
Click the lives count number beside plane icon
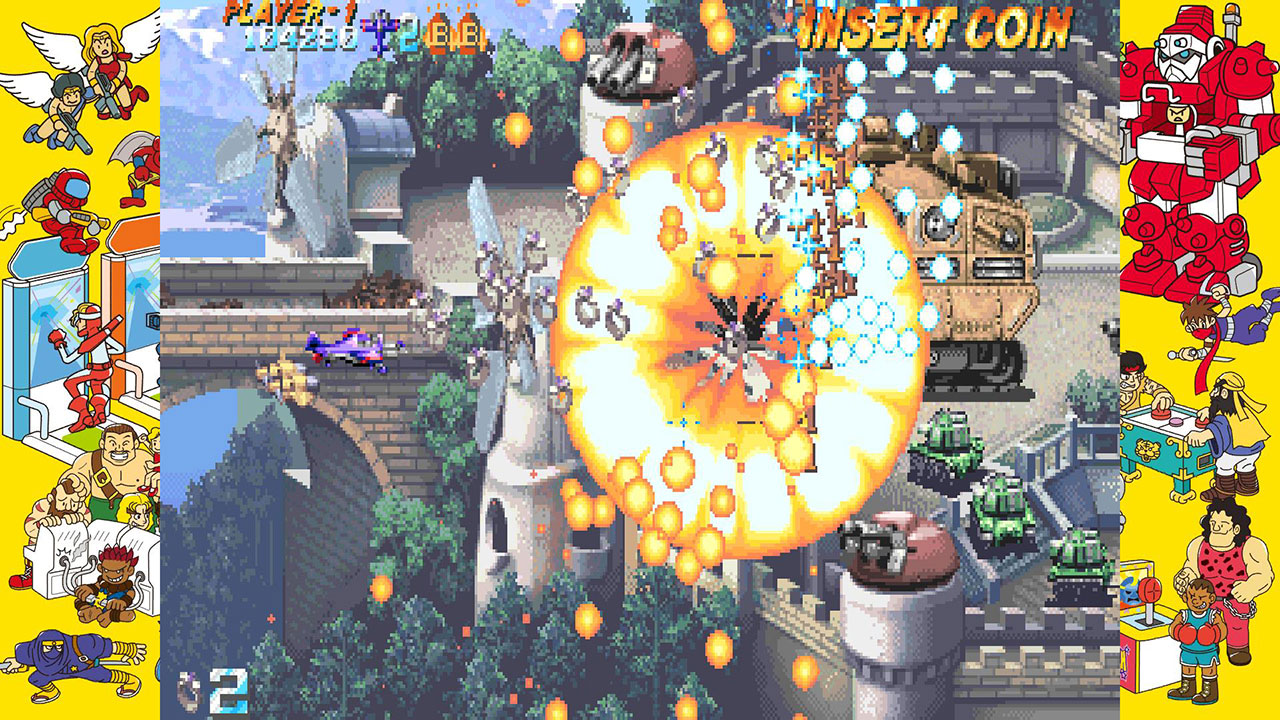(410, 35)
